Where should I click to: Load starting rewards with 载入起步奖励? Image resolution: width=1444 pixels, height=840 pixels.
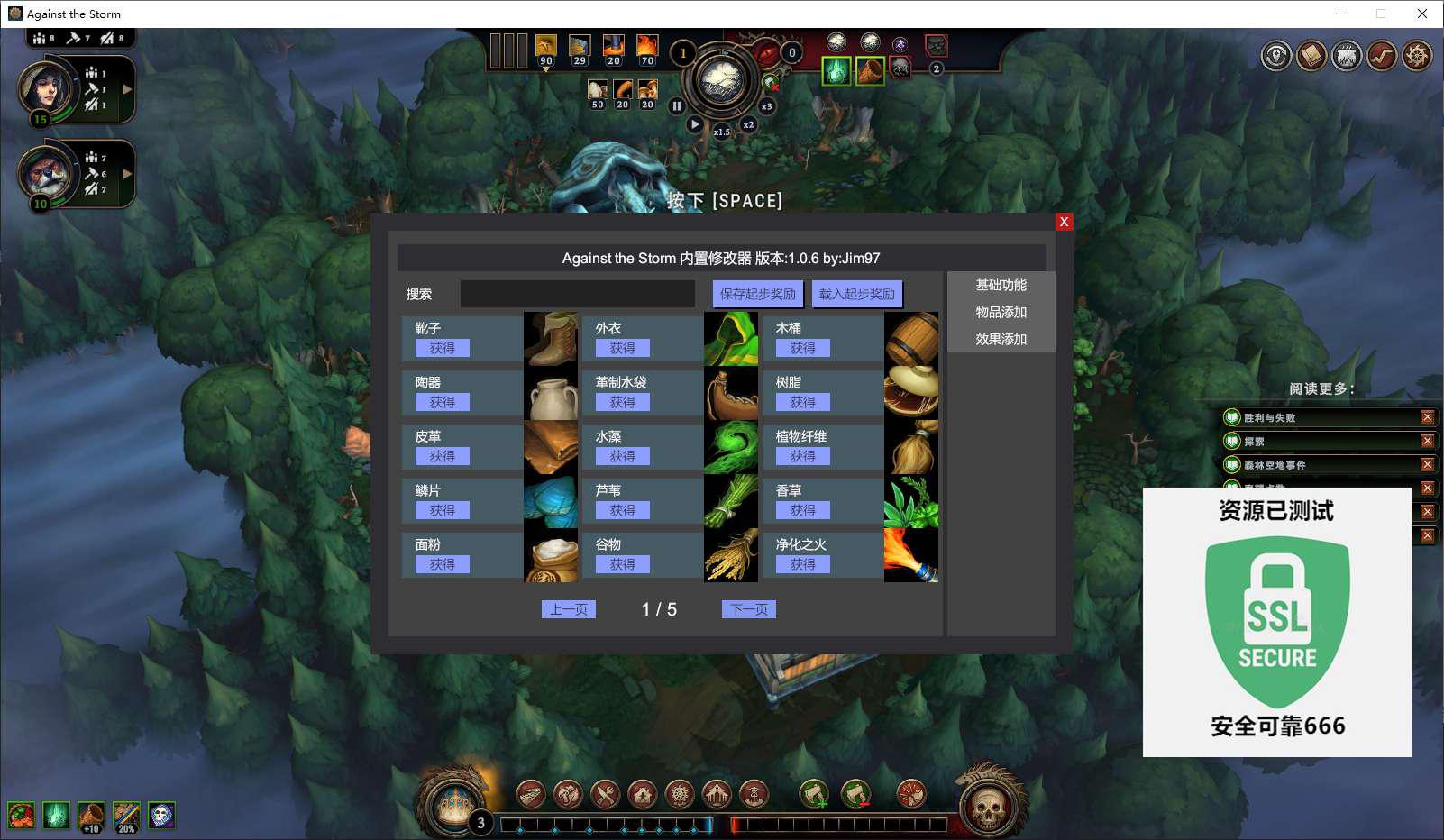point(857,294)
